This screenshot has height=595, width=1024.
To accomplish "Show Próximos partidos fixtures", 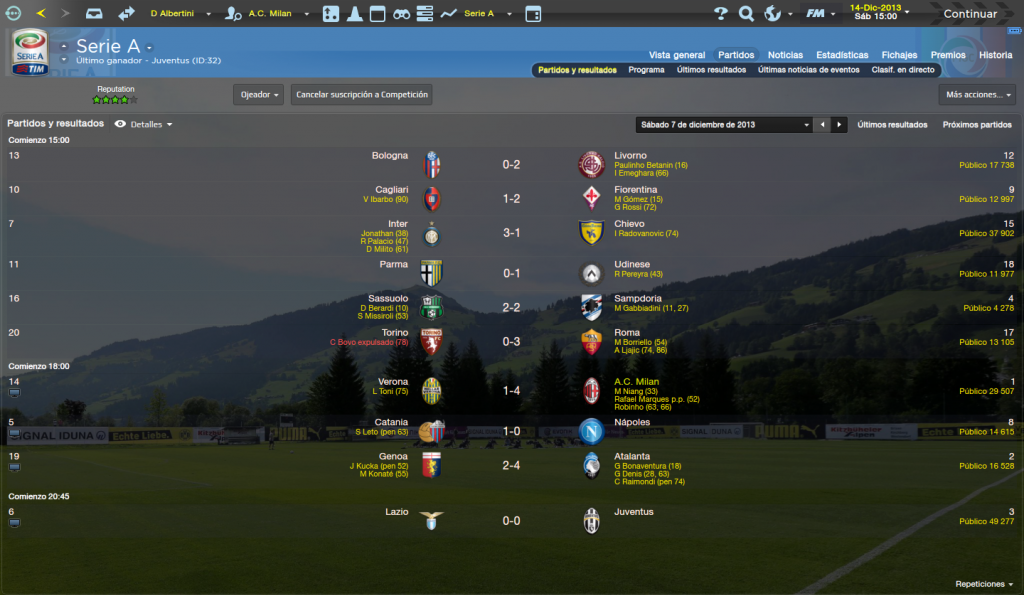I will click(977, 125).
